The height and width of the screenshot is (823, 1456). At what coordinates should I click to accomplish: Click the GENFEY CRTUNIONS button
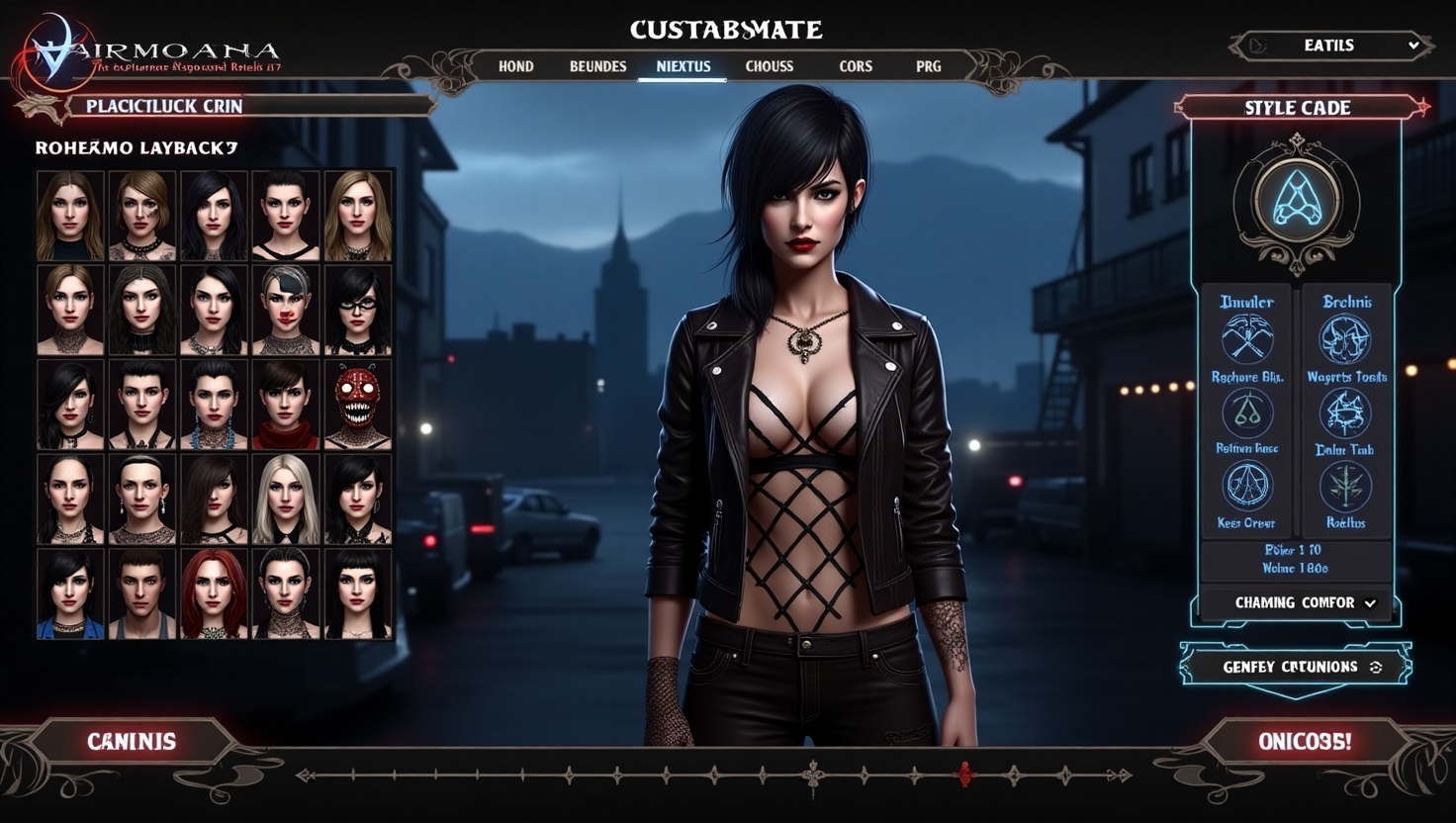click(1296, 667)
